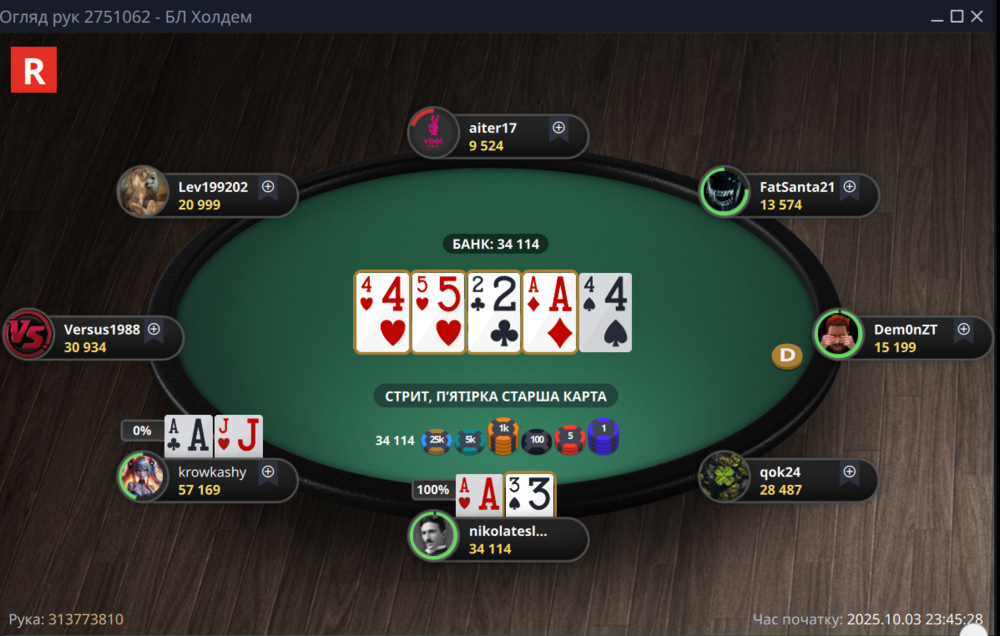Open FatSanta21's avatar
The width and height of the screenshot is (1000, 636).
point(723,193)
